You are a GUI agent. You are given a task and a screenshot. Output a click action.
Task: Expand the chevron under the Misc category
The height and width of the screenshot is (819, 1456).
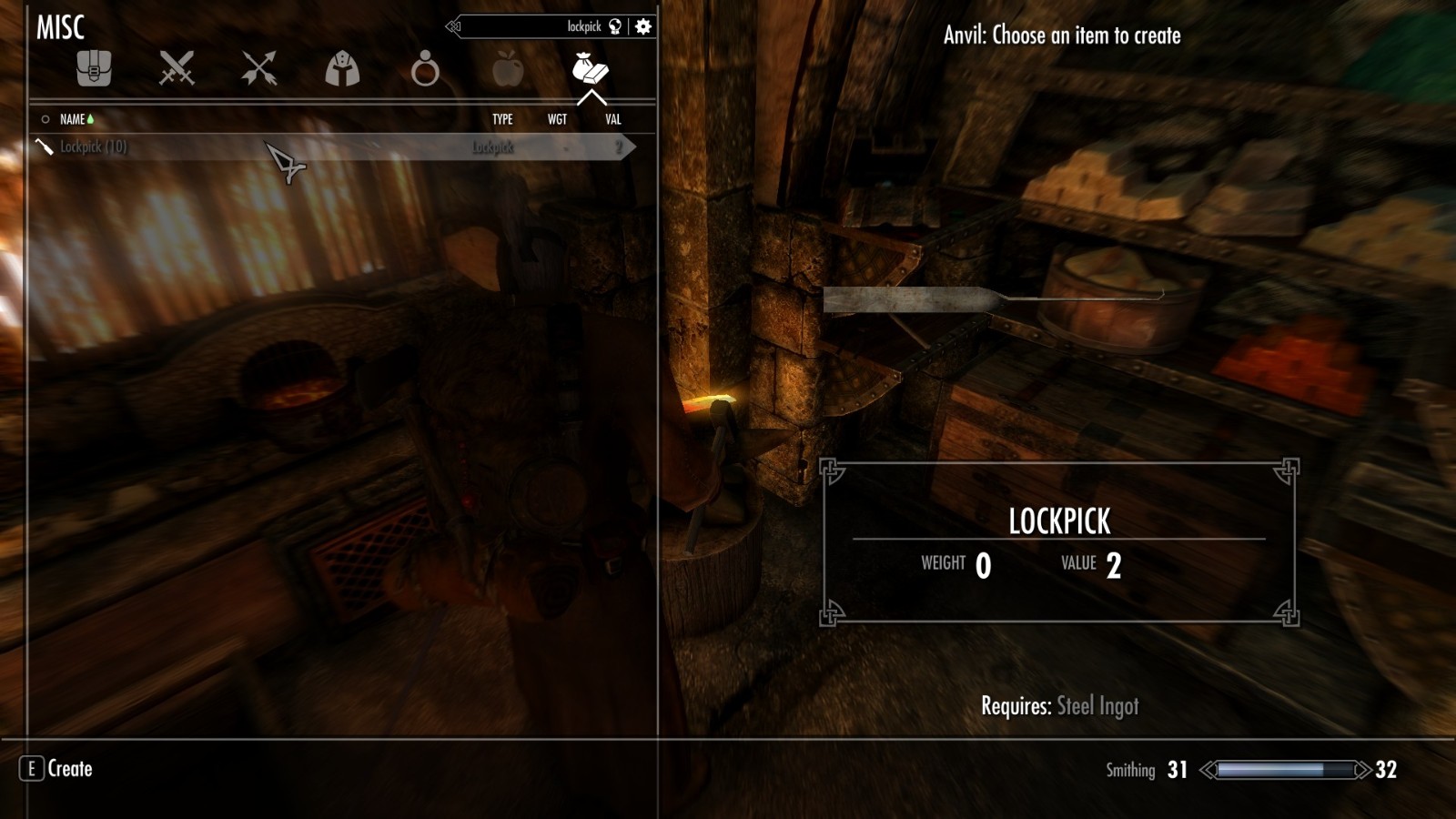[593, 96]
